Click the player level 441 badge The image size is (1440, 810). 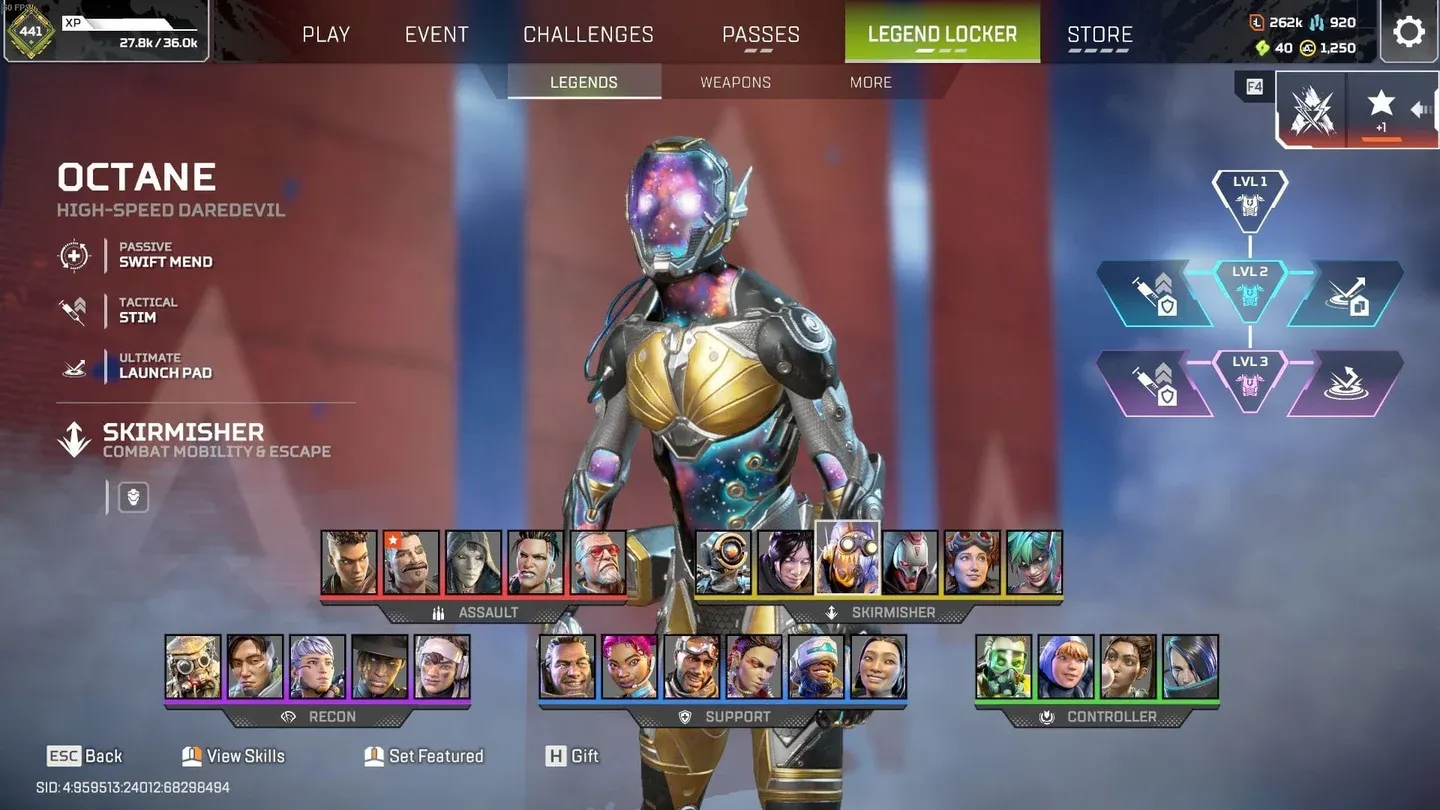(x=32, y=32)
